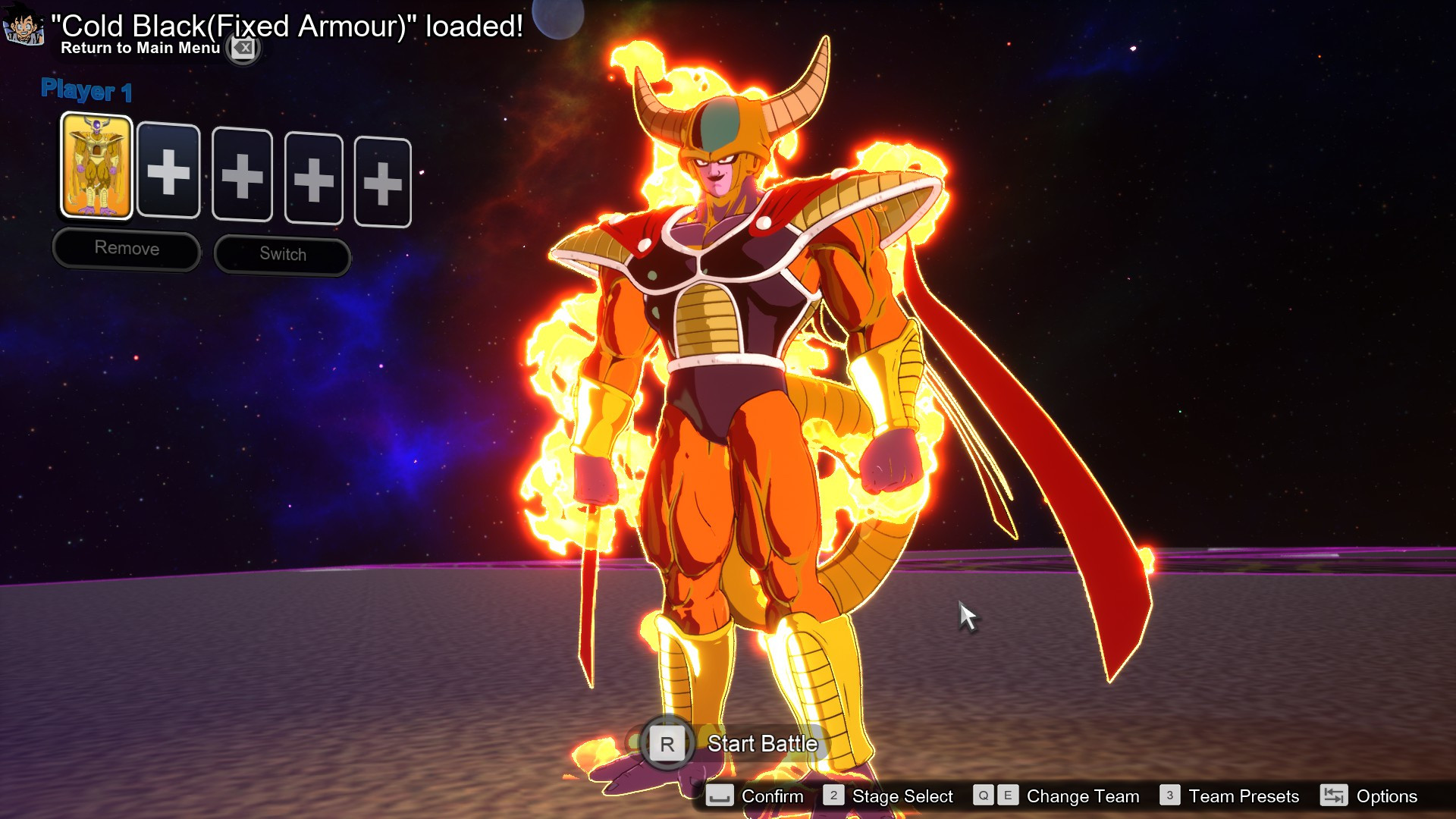
Task: Open Stage Select
Action: click(902, 796)
